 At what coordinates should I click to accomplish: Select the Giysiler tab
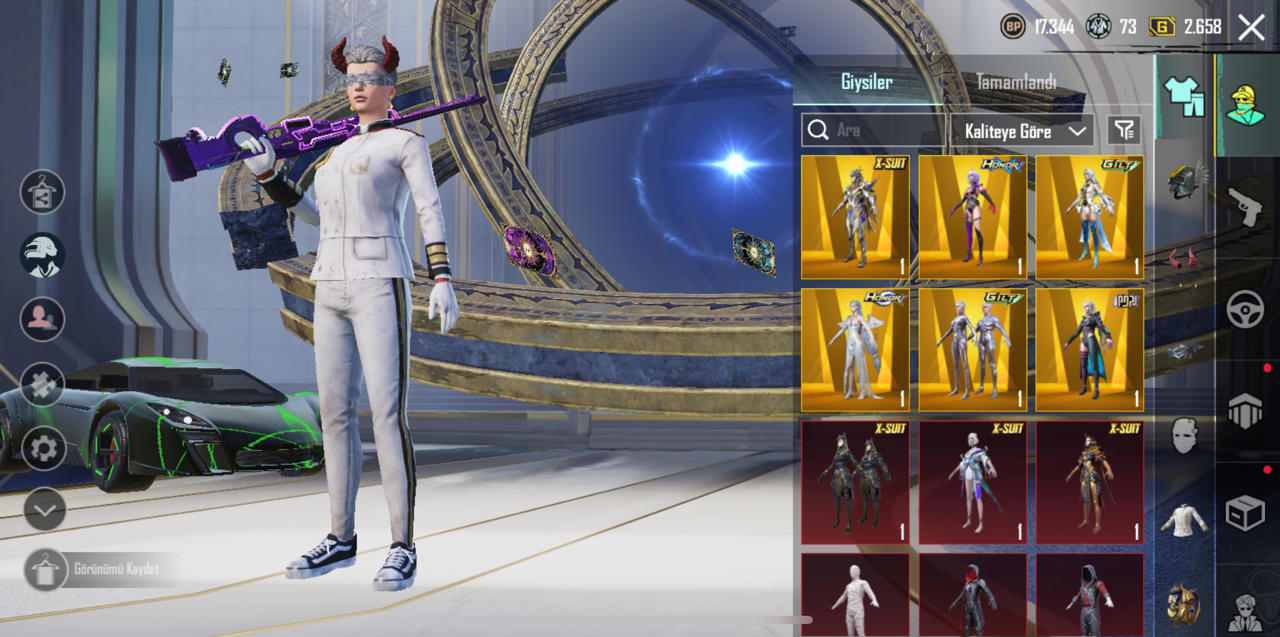click(x=866, y=82)
